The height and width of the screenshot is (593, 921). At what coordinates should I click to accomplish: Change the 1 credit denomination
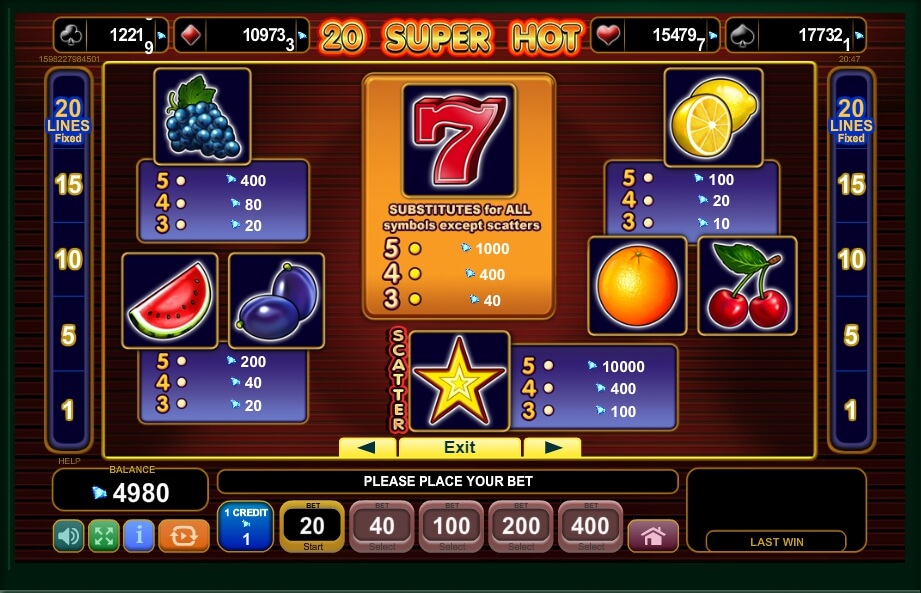point(245,526)
